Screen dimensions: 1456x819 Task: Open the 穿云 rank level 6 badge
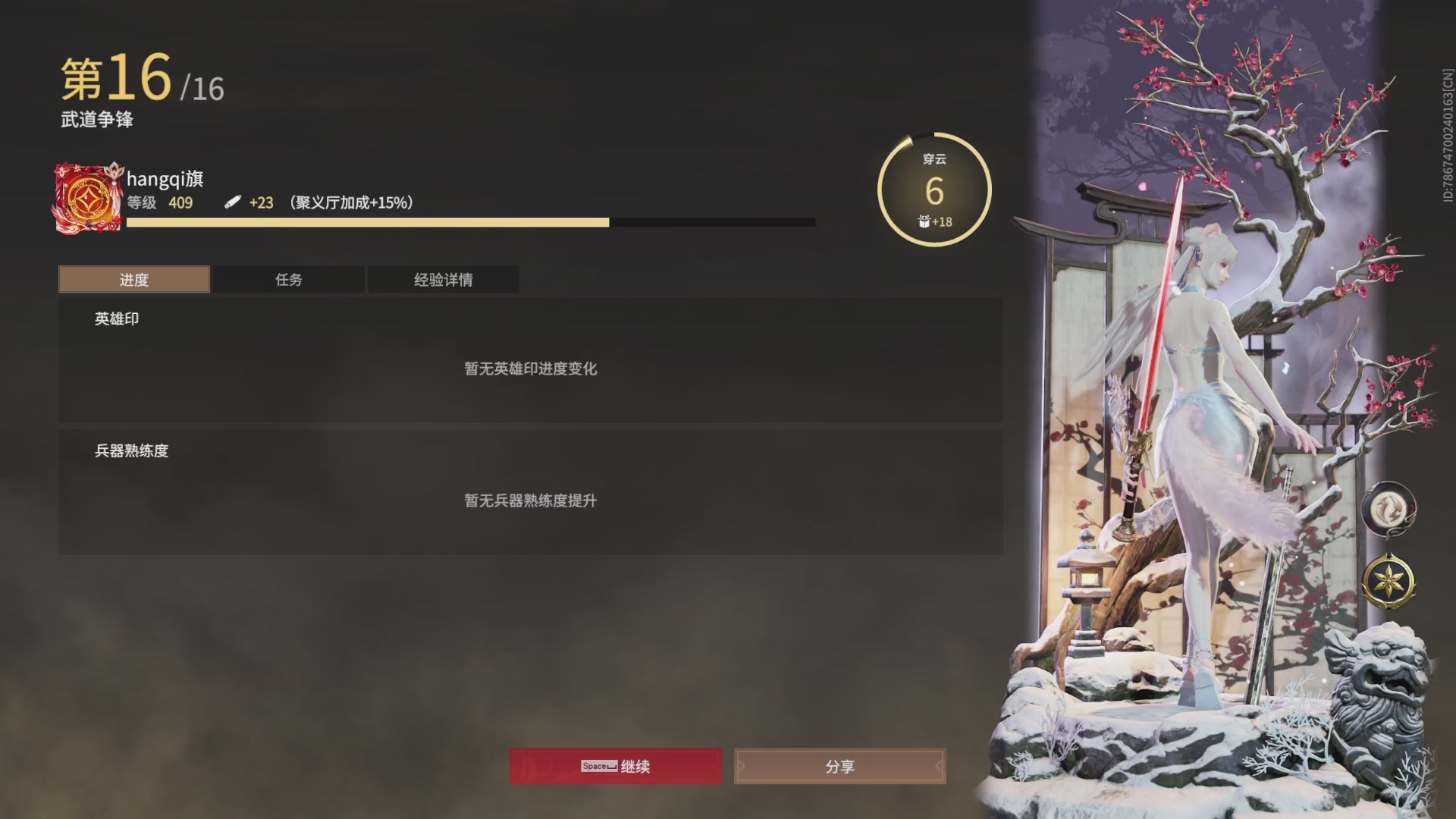click(934, 188)
